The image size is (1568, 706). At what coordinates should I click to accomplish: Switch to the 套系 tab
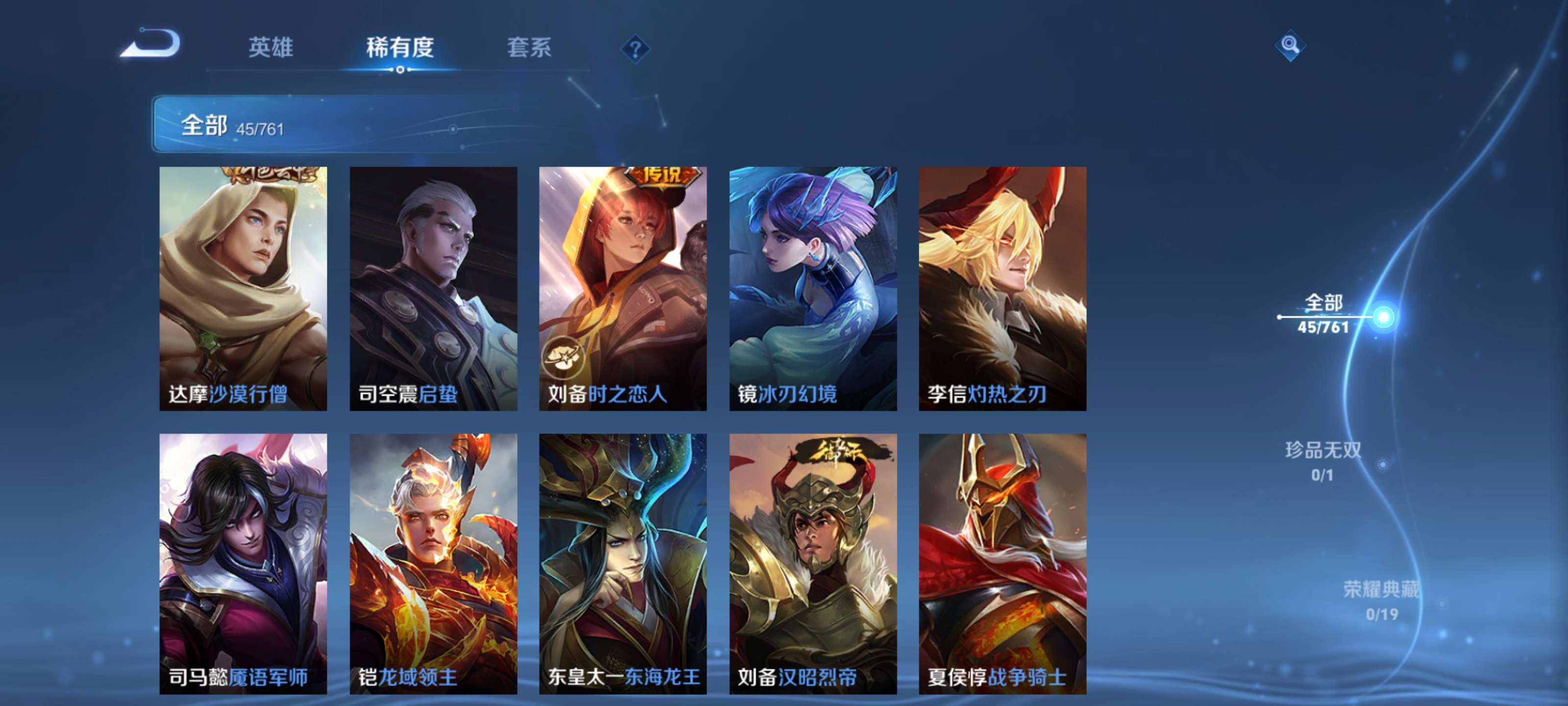click(x=530, y=49)
